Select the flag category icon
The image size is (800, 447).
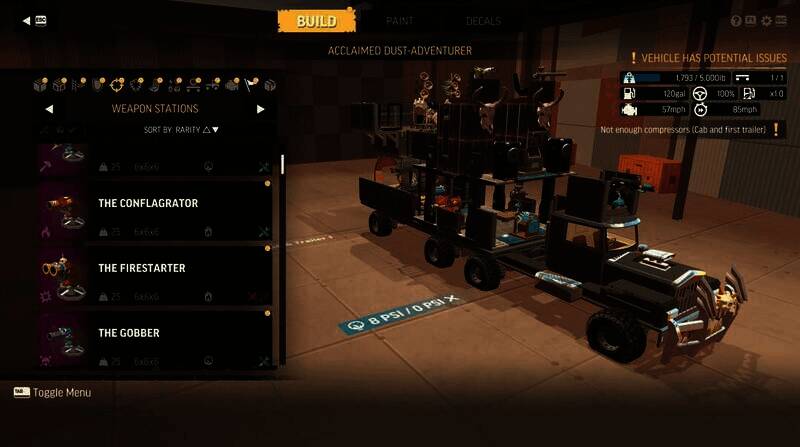[251, 84]
